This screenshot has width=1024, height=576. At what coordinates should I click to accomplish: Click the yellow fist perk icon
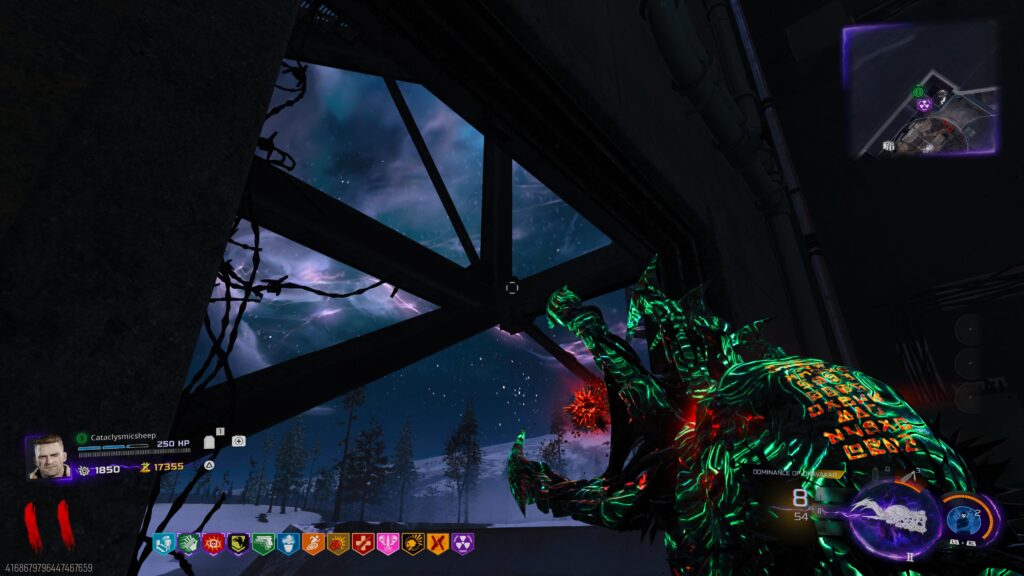point(412,543)
